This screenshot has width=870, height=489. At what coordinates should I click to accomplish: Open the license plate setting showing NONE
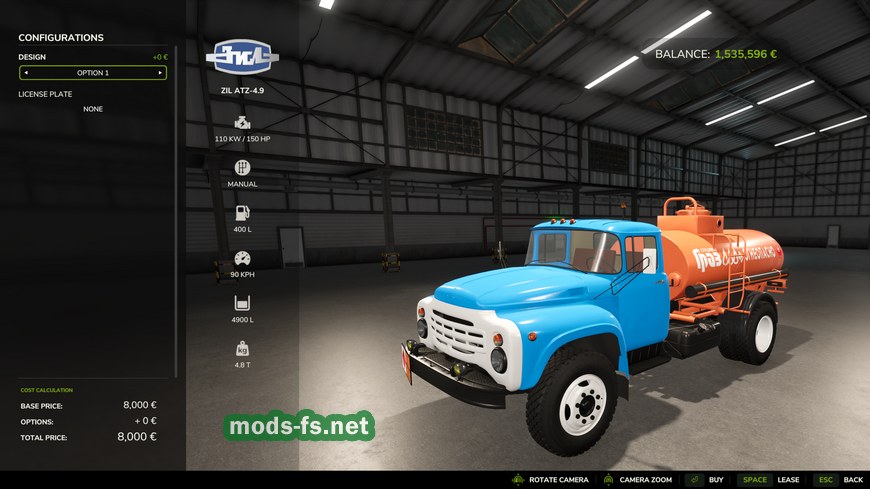93,109
